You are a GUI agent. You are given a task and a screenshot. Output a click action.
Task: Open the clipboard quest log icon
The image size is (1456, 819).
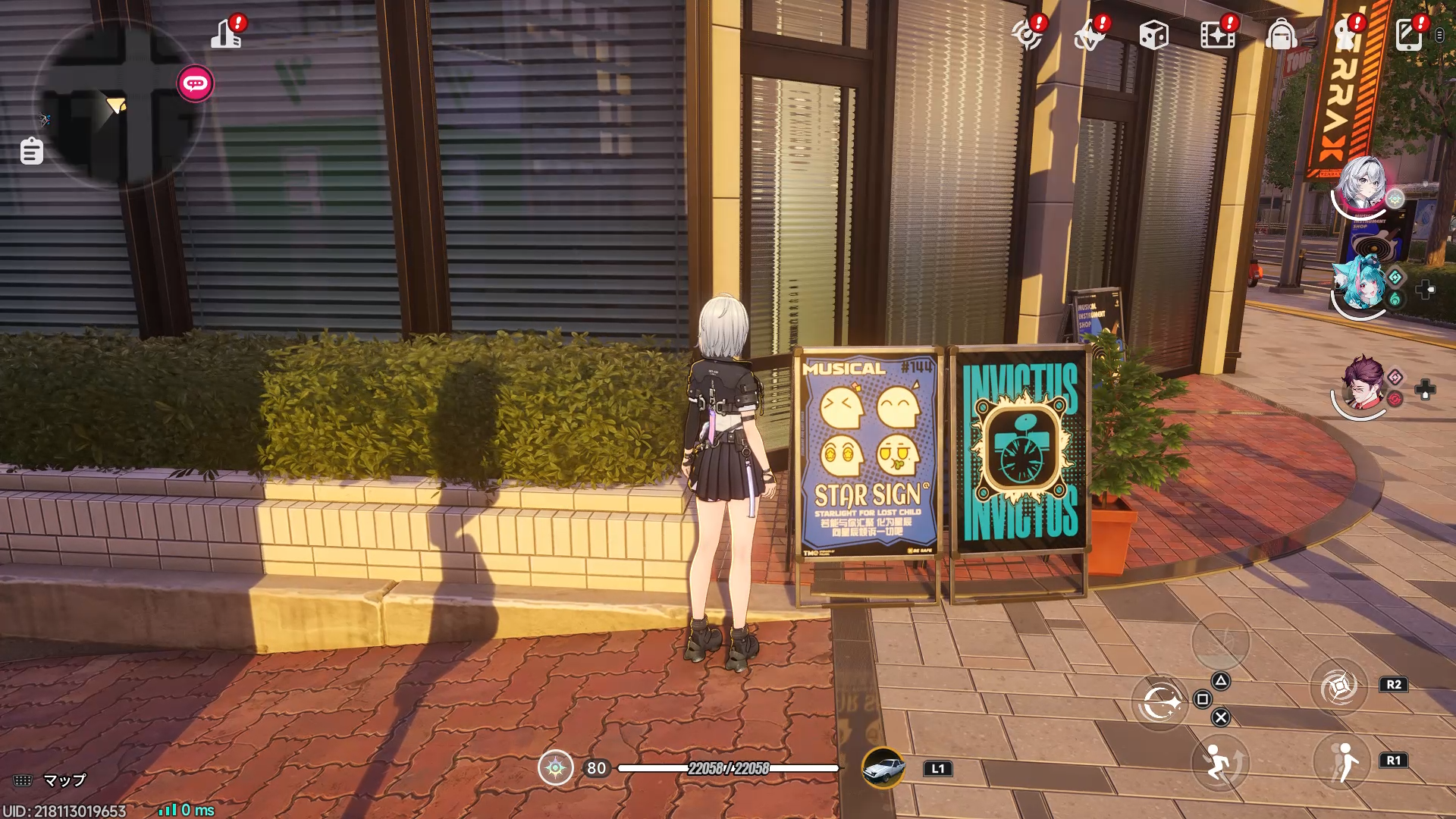[x=31, y=151]
